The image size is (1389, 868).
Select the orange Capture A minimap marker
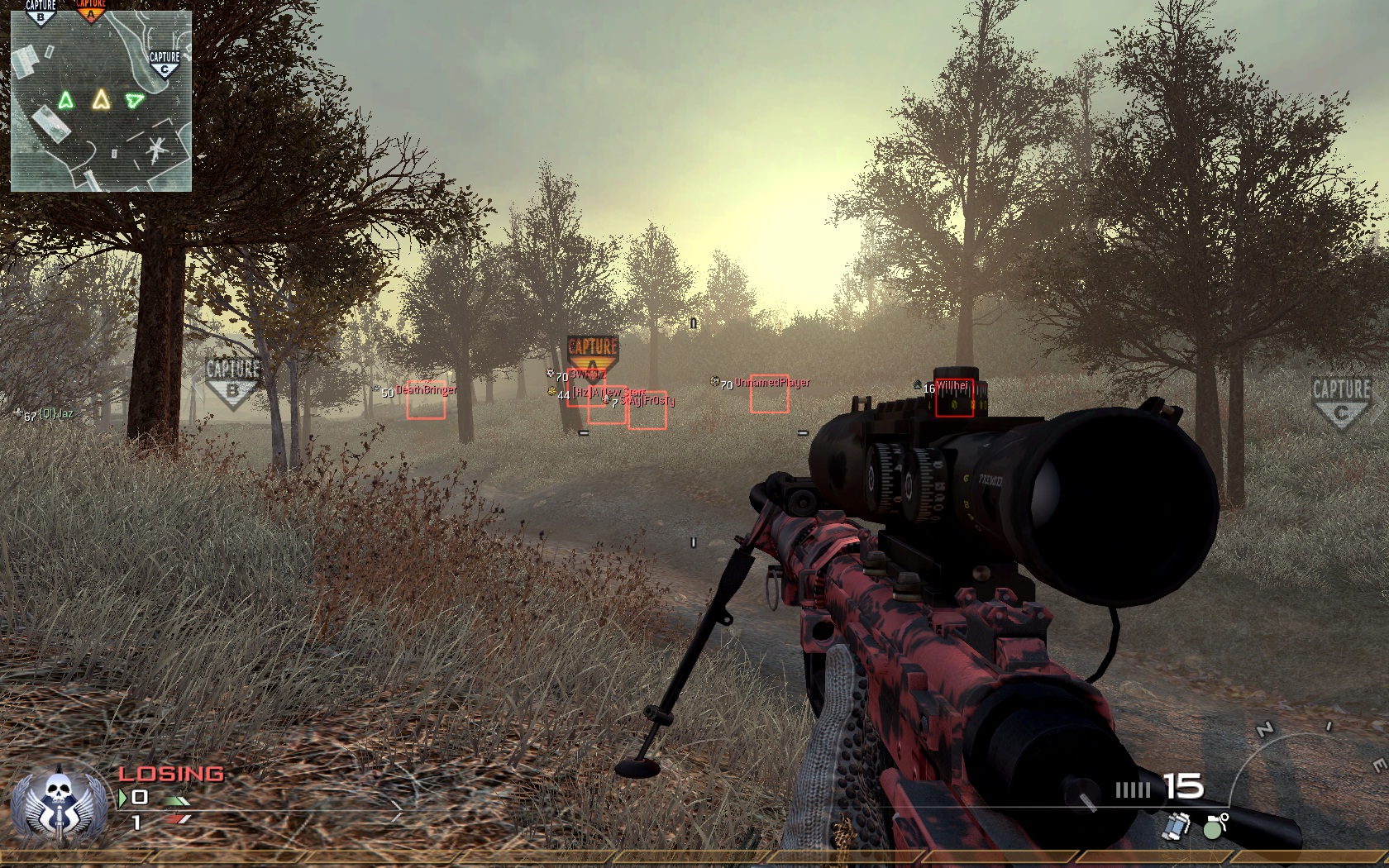90,9
